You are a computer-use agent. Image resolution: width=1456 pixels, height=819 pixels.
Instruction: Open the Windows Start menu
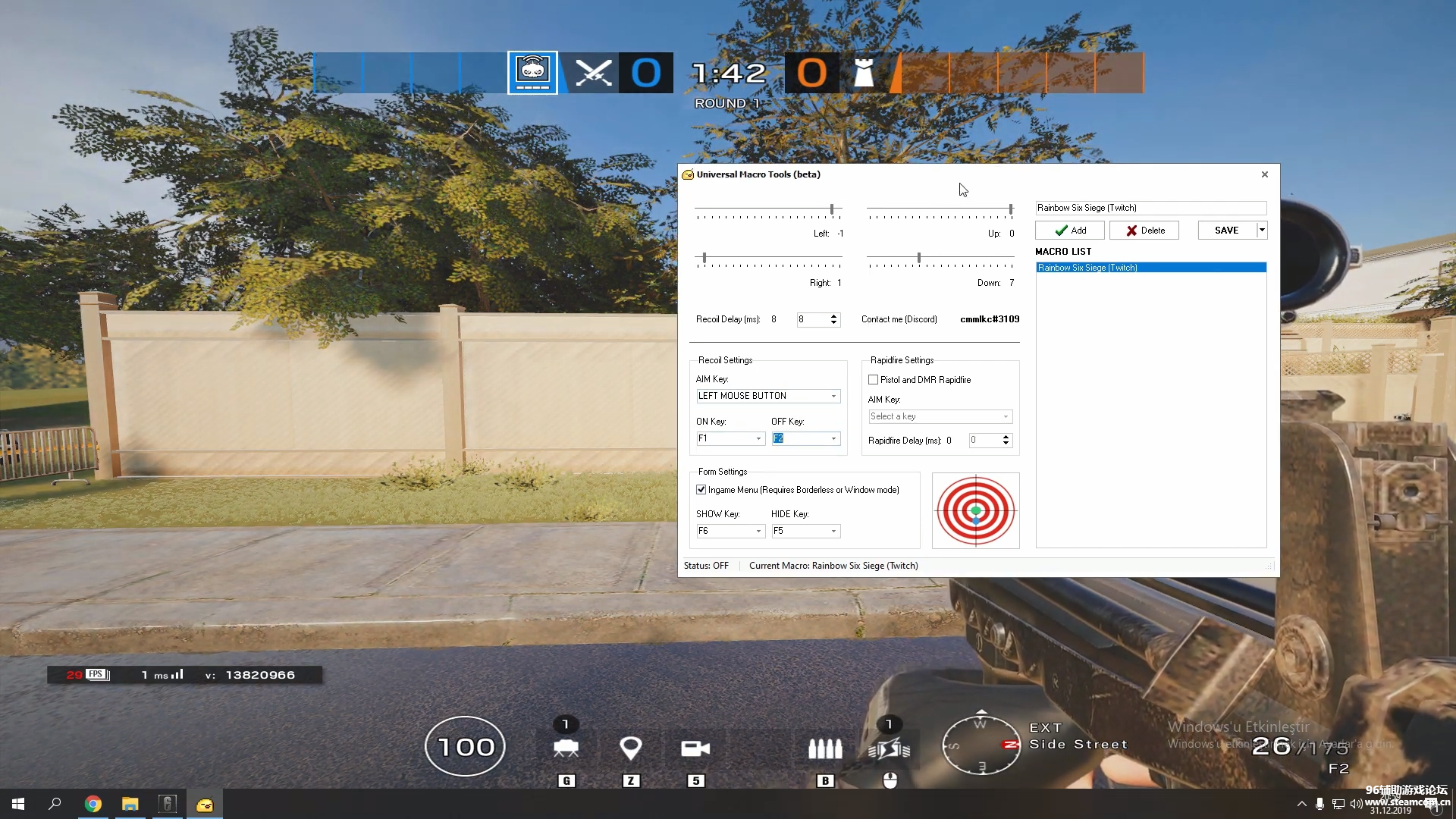pos(18,804)
